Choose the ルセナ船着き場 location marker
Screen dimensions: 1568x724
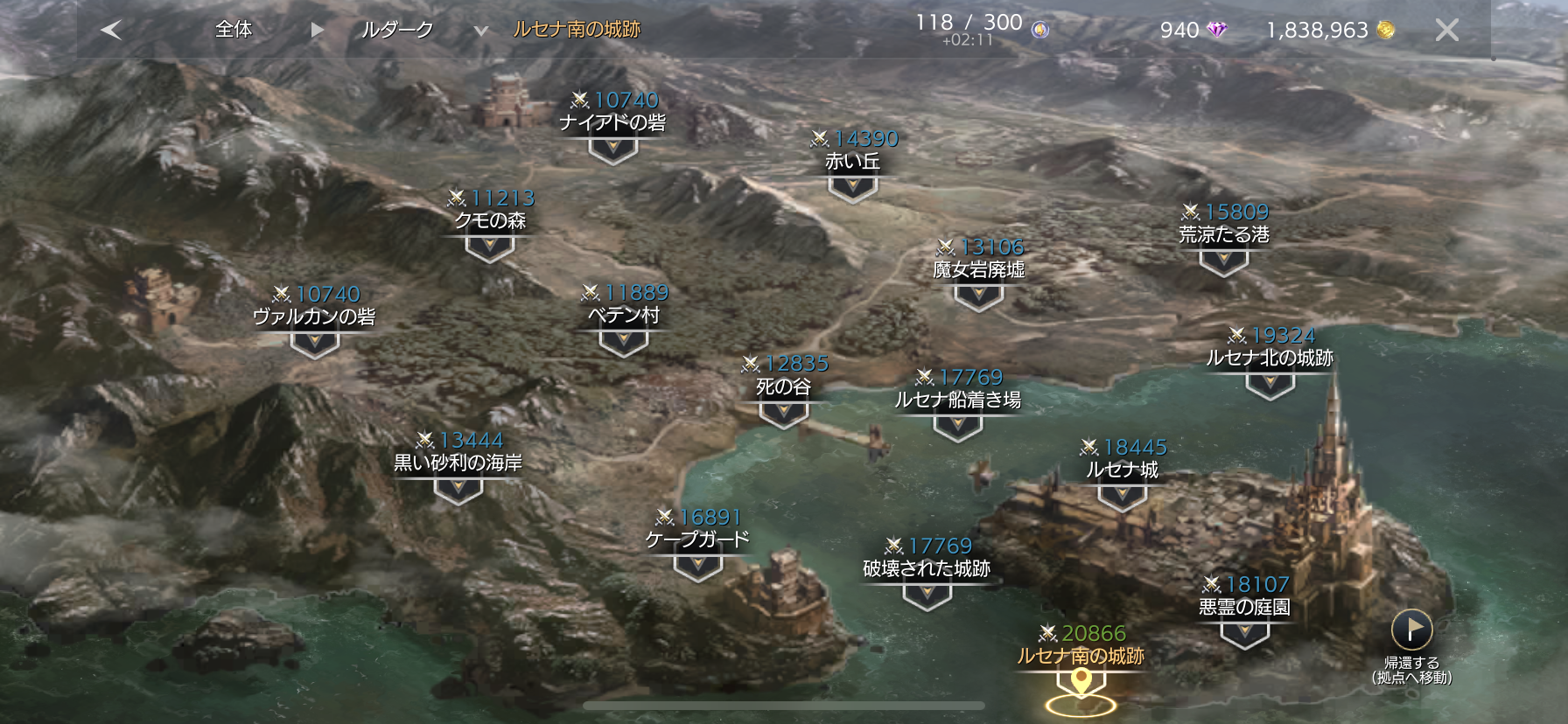[957, 426]
